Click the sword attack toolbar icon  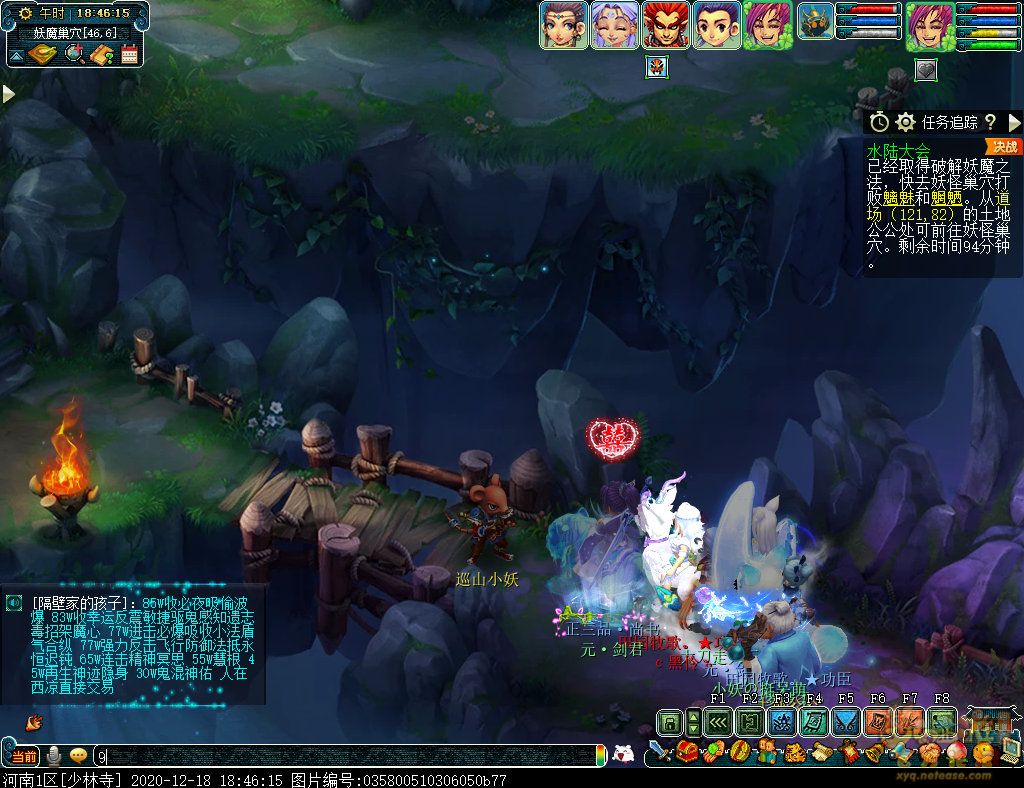pyautogui.click(x=659, y=752)
